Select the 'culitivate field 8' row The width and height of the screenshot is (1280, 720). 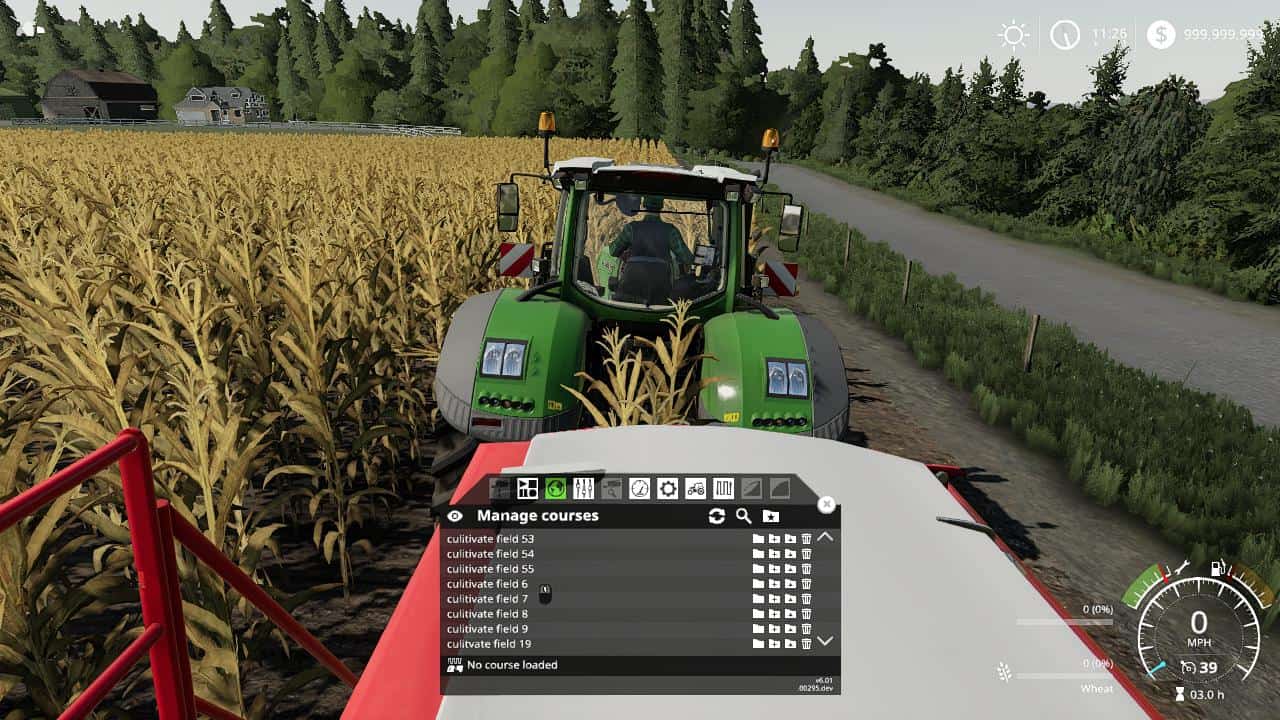click(487, 614)
